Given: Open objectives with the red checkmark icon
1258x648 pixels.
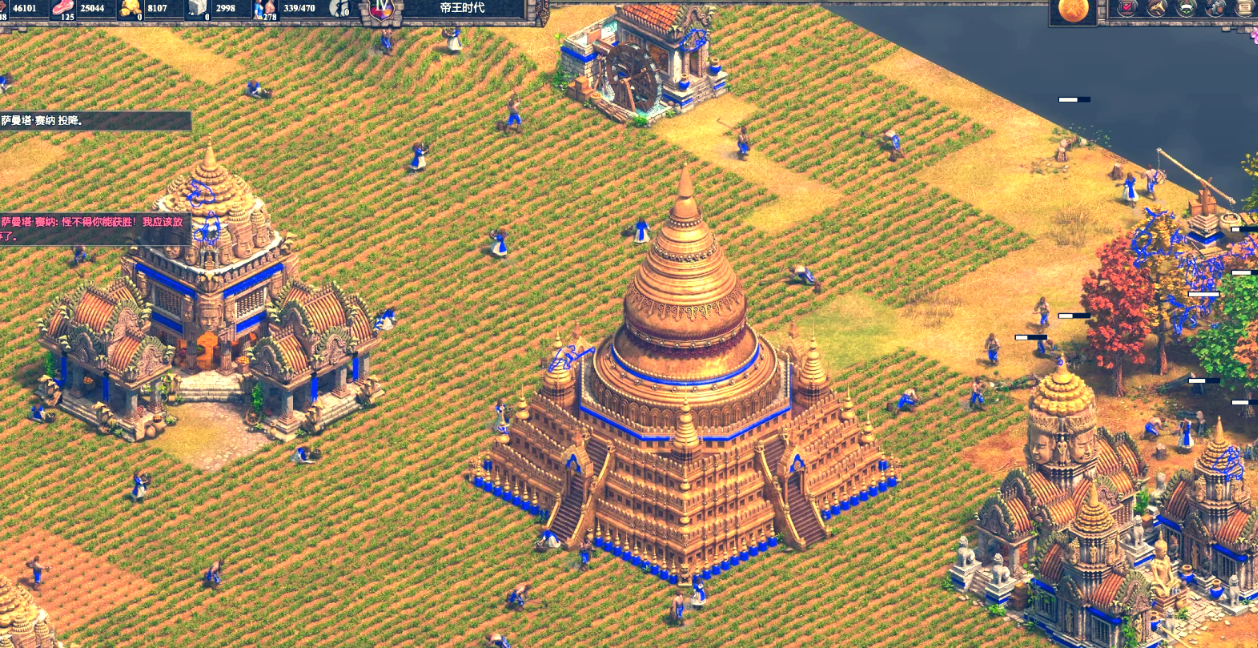Looking at the screenshot, I should pos(1127,9).
